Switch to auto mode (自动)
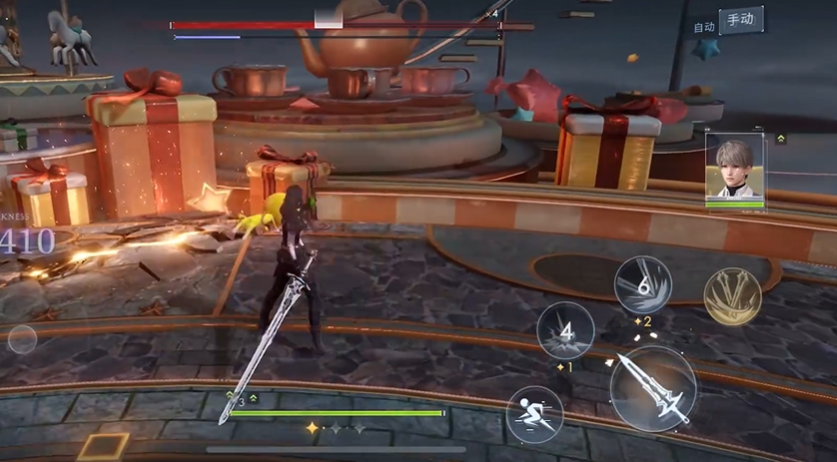The width and height of the screenshot is (837, 462). pos(704,27)
